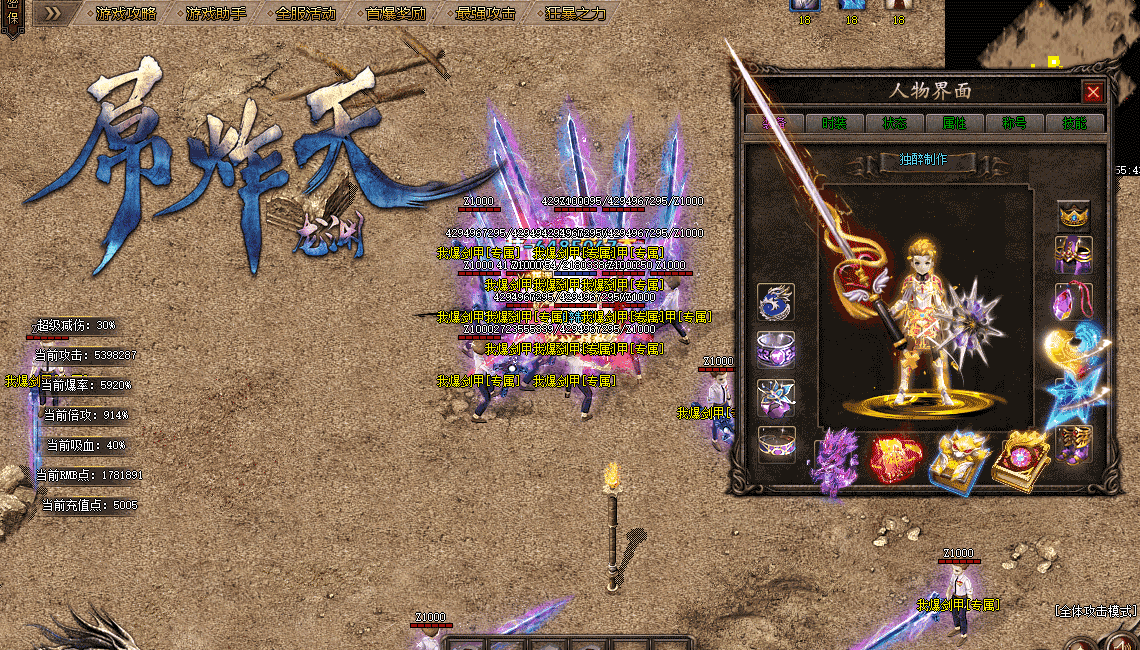Viewport: 1140px width, 650px height.
Task: Select the golden crown helmet slot
Action: point(1075,215)
